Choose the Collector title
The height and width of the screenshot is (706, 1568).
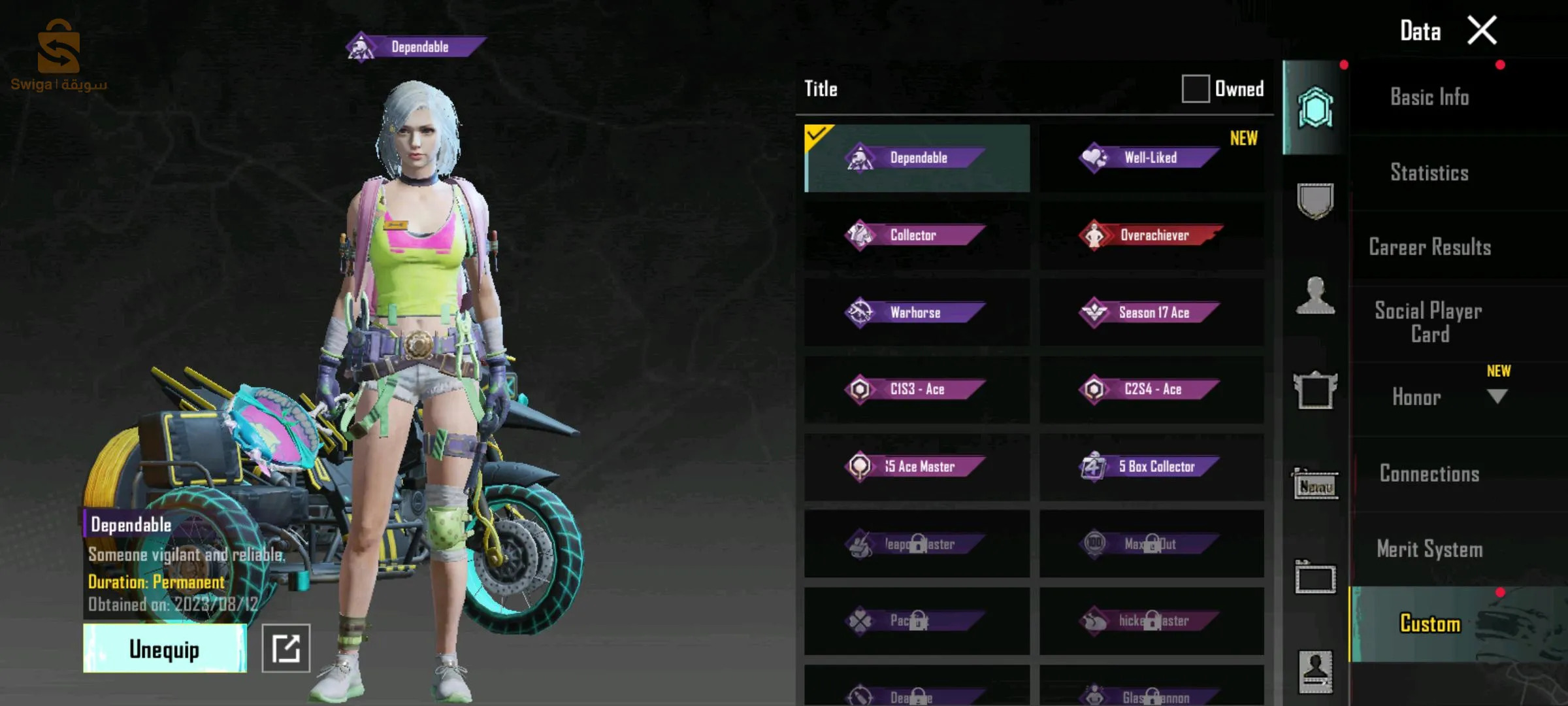click(x=916, y=235)
